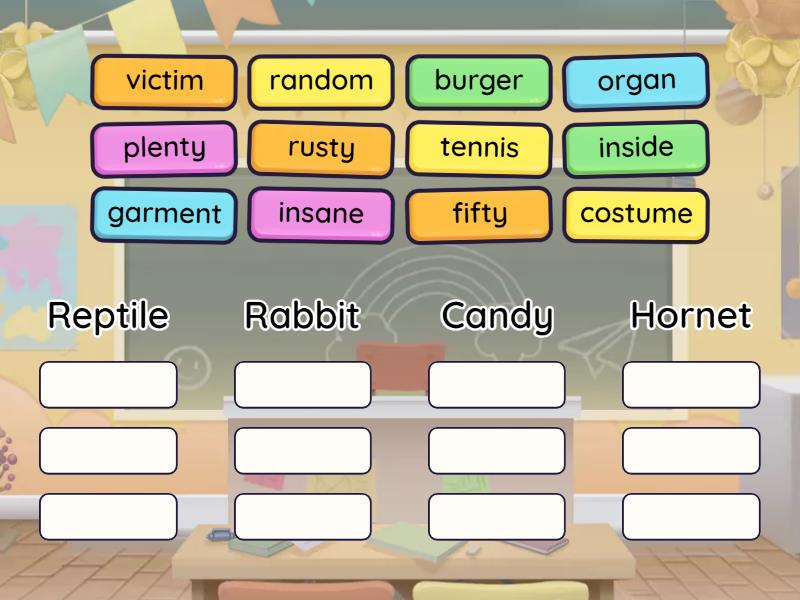Click the 'organ' word tile
This screenshot has height=600, width=800.
tap(636, 81)
